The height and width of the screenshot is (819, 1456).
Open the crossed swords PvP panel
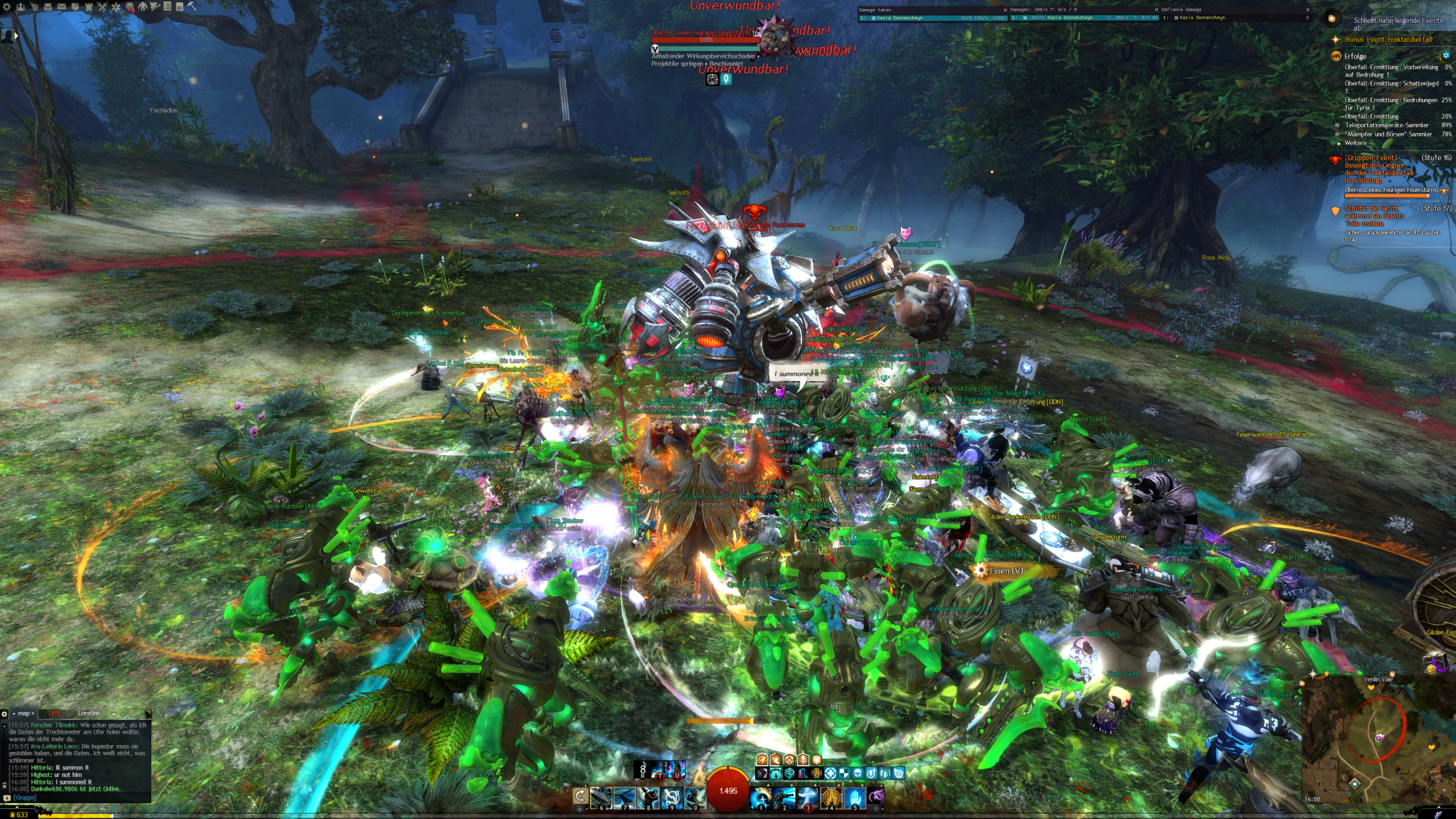point(102,7)
